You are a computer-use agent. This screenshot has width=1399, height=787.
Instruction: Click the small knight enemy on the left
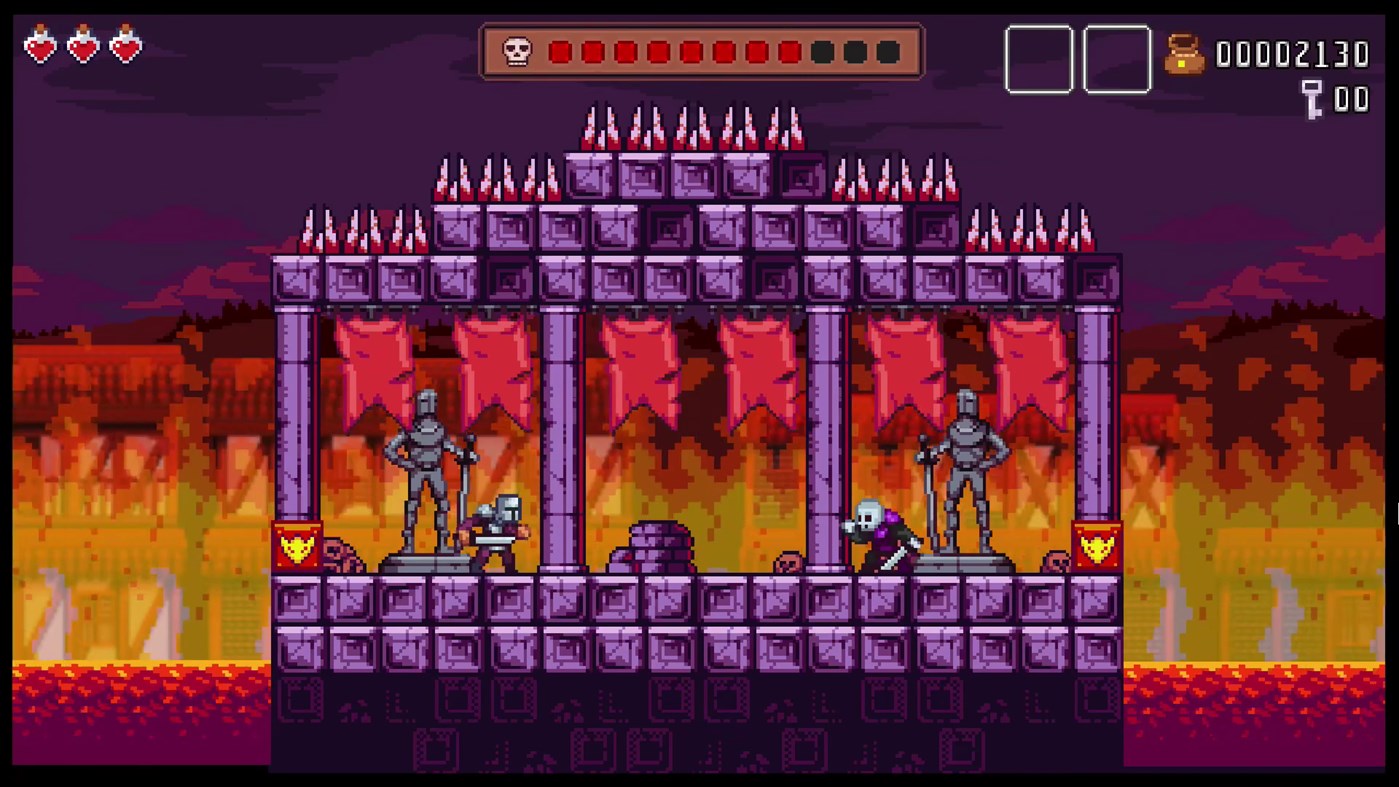[497, 530]
